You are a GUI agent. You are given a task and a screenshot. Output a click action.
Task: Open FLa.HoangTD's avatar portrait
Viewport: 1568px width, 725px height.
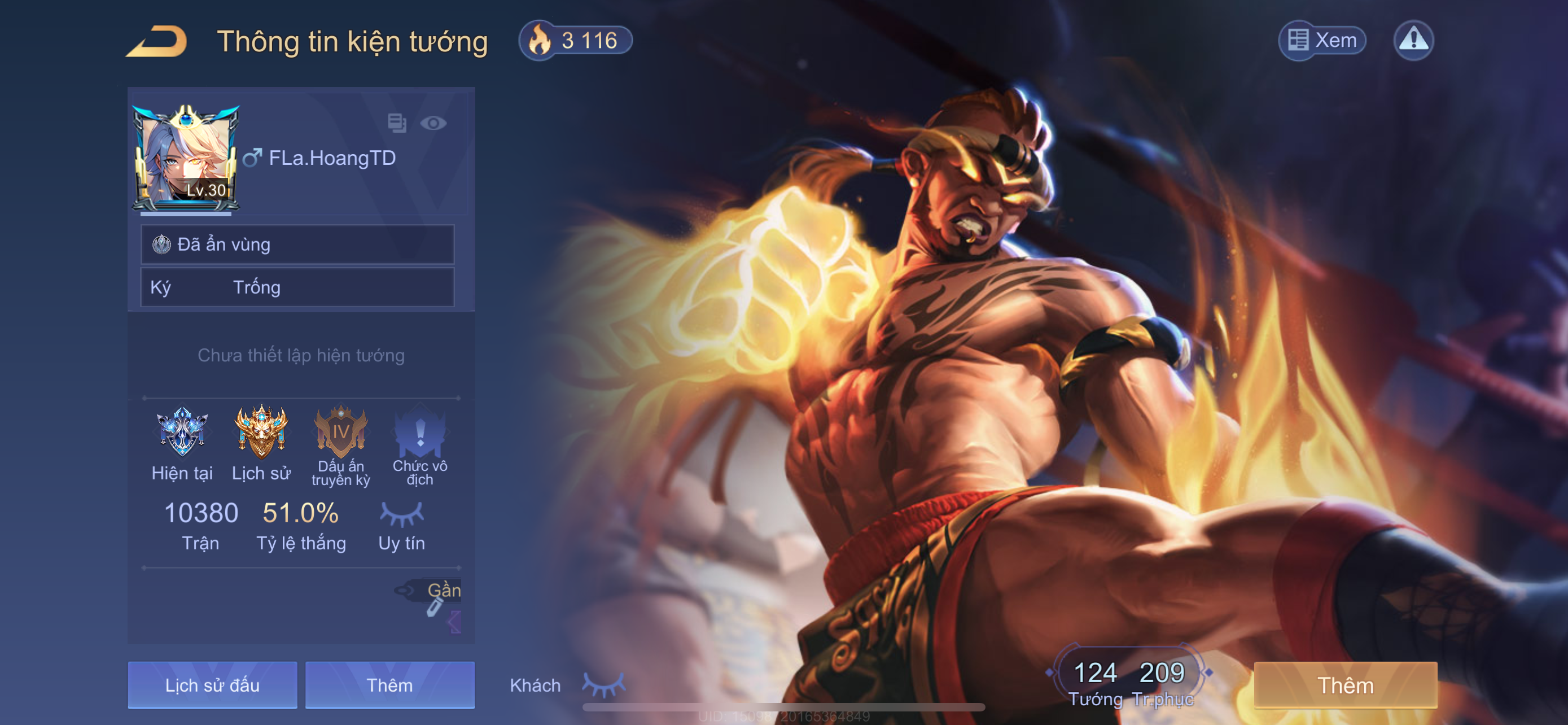(185, 158)
